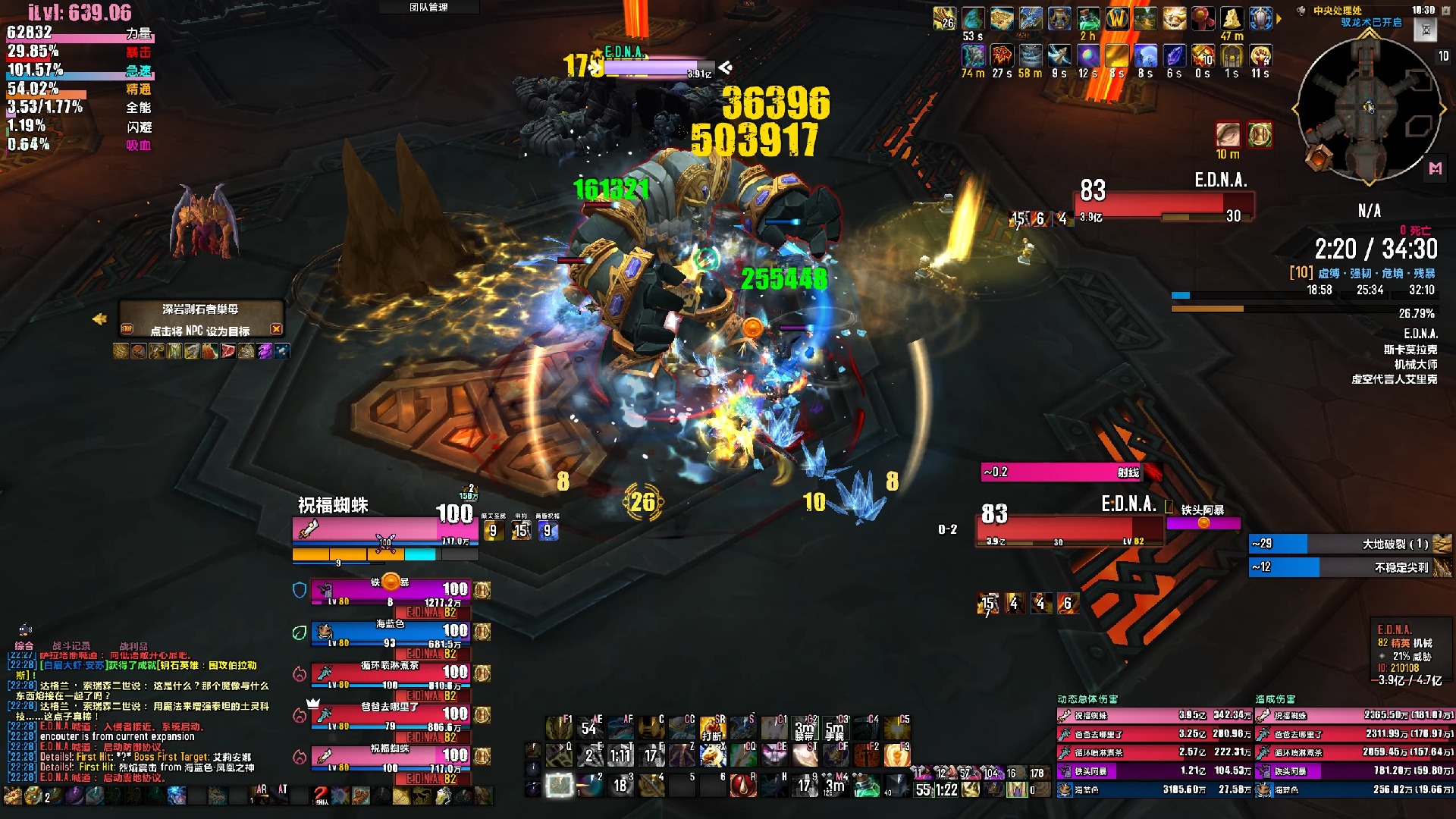Switch to the 战斗记录 chat tab
Screen dimensions: 1456x819
point(71,645)
